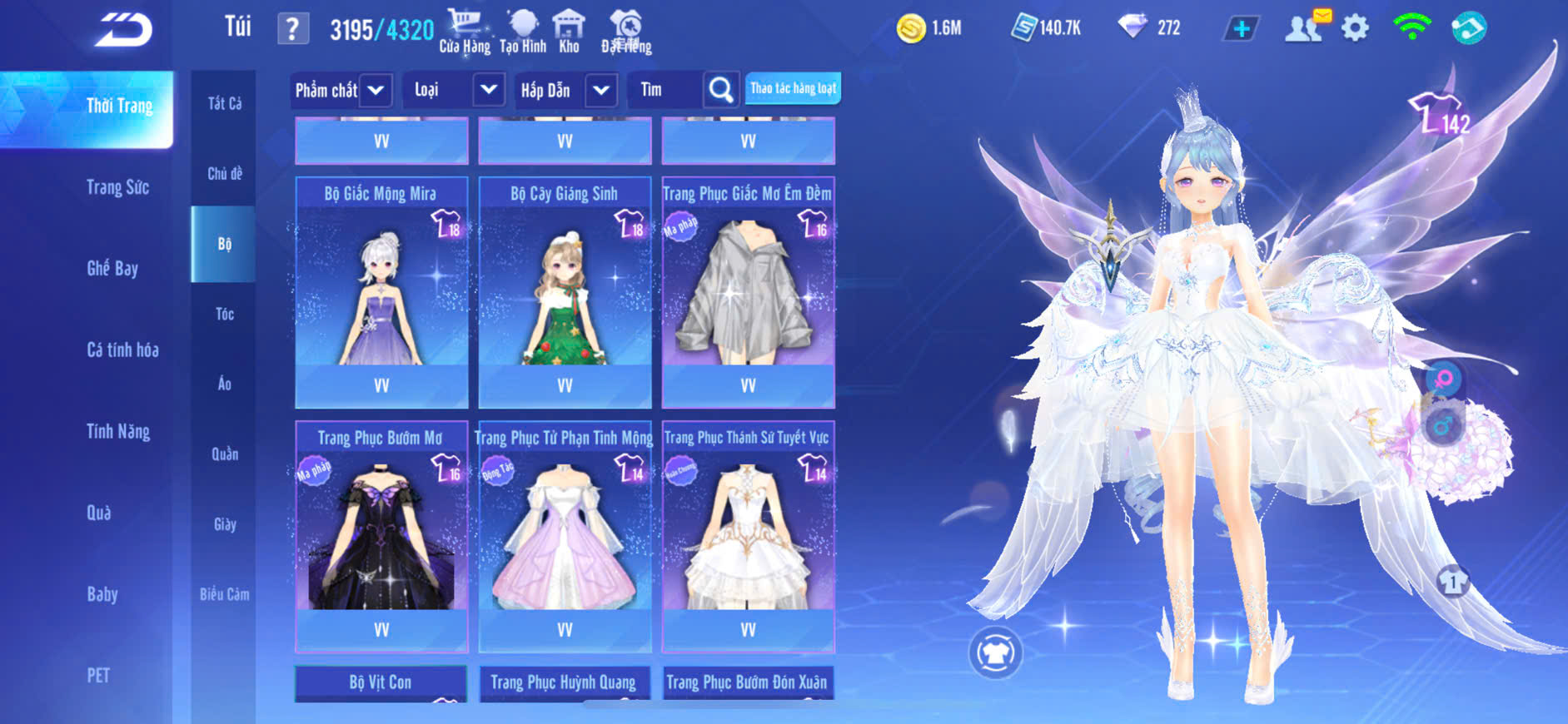Activate Thao tác hàng loạt button
Screen dimensions: 1568x724
pos(793,88)
